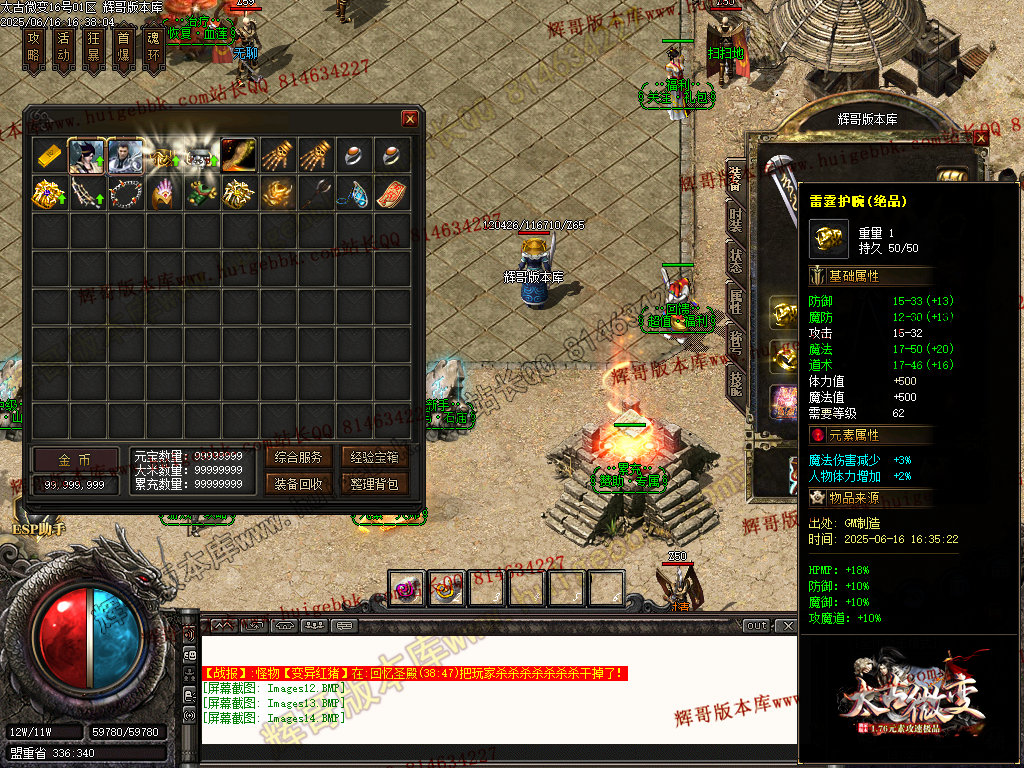The width and height of the screenshot is (1024, 768).
Task: Switch to the 状态 status tab
Action: point(736,260)
